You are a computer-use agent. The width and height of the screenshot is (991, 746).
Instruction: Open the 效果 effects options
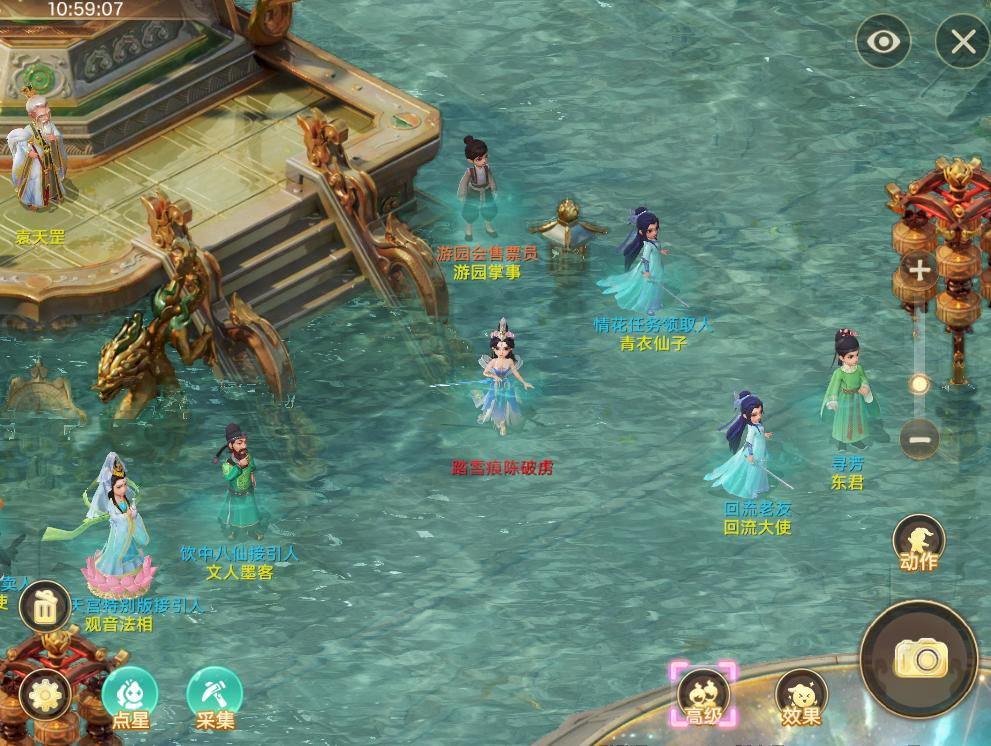click(x=801, y=695)
